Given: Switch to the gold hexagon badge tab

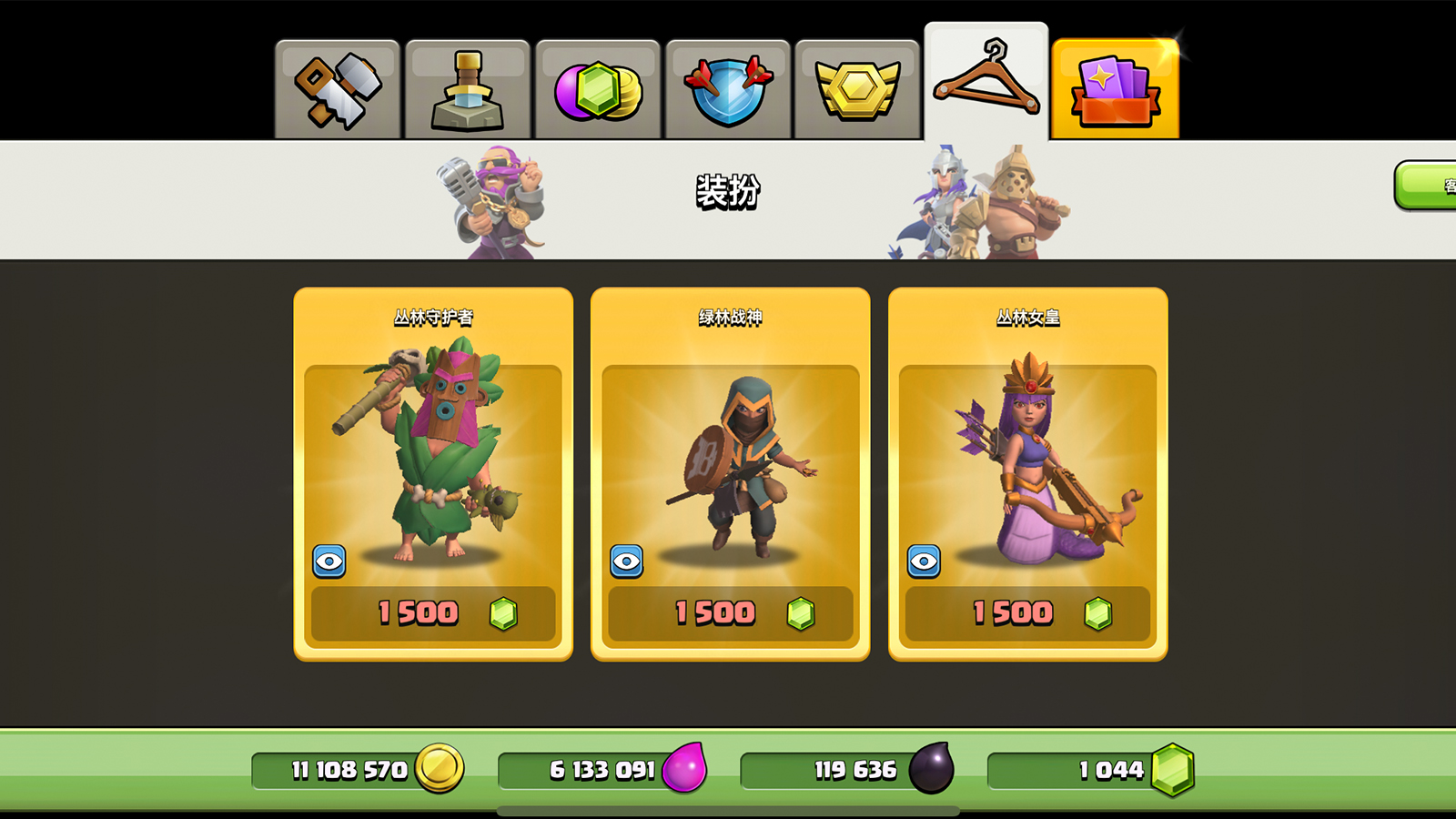Looking at the screenshot, I should pos(857,89).
